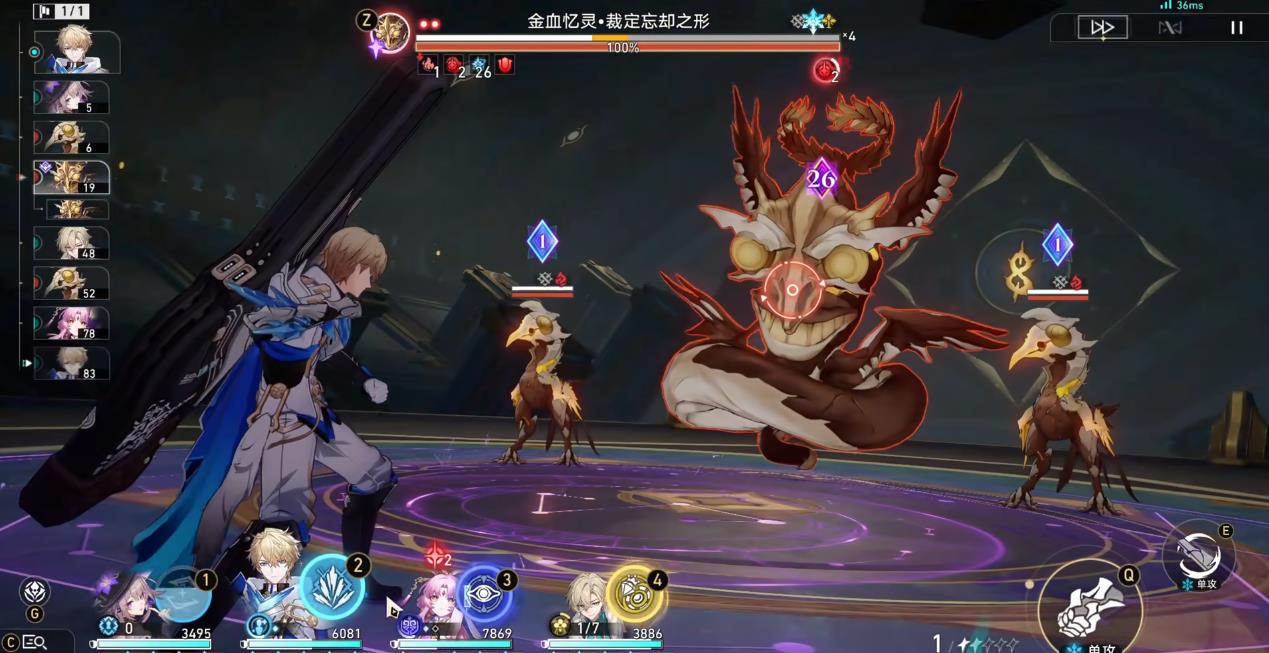Toggle the auto-battle button
This screenshot has height=653, width=1269.
coord(1169,28)
